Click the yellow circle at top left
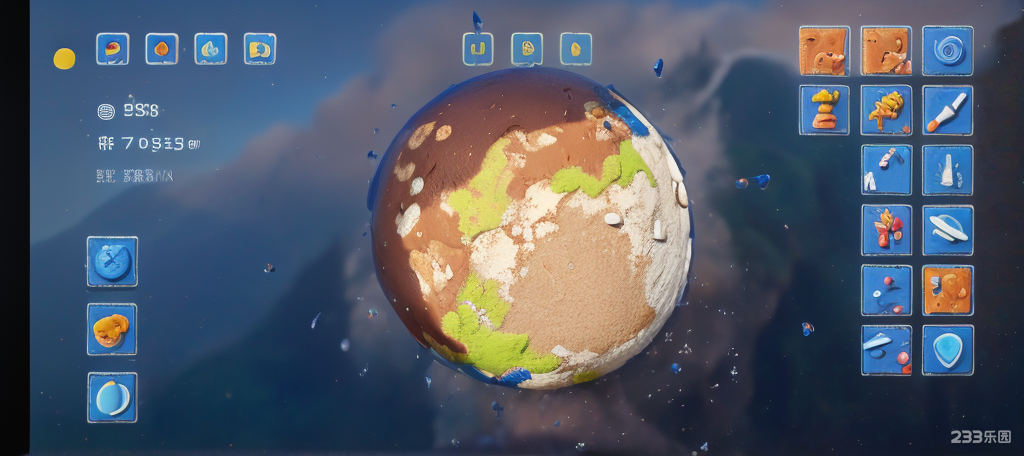The image size is (1024, 456). tap(64, 59)
